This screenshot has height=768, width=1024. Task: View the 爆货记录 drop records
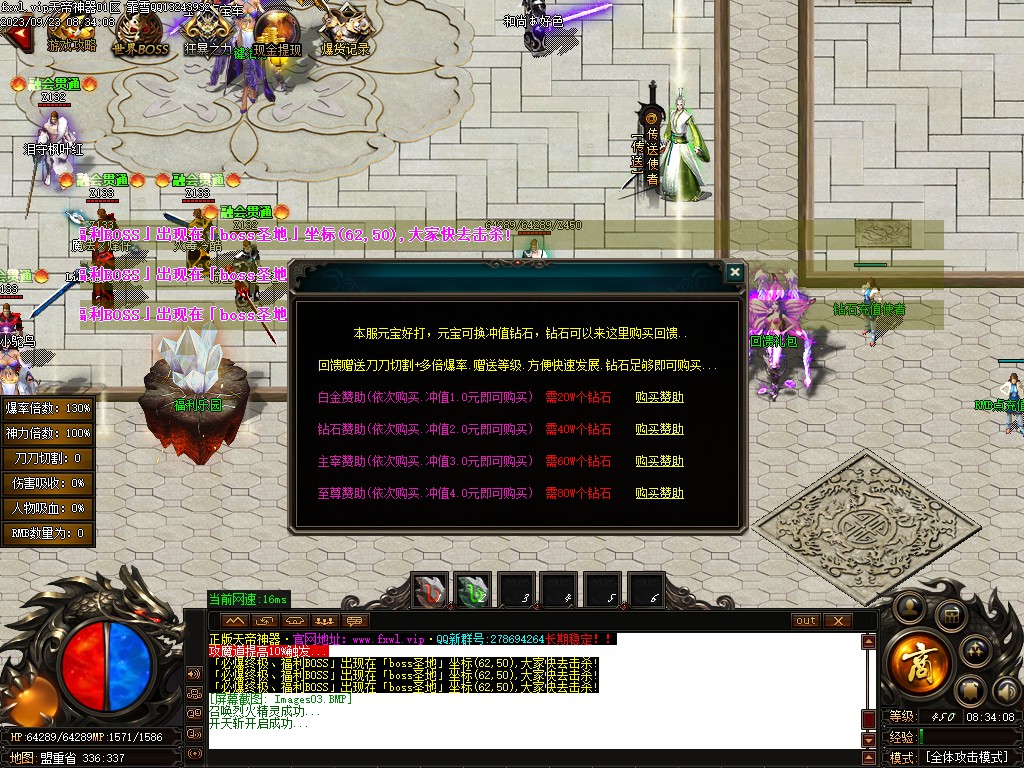pos(345,32)
